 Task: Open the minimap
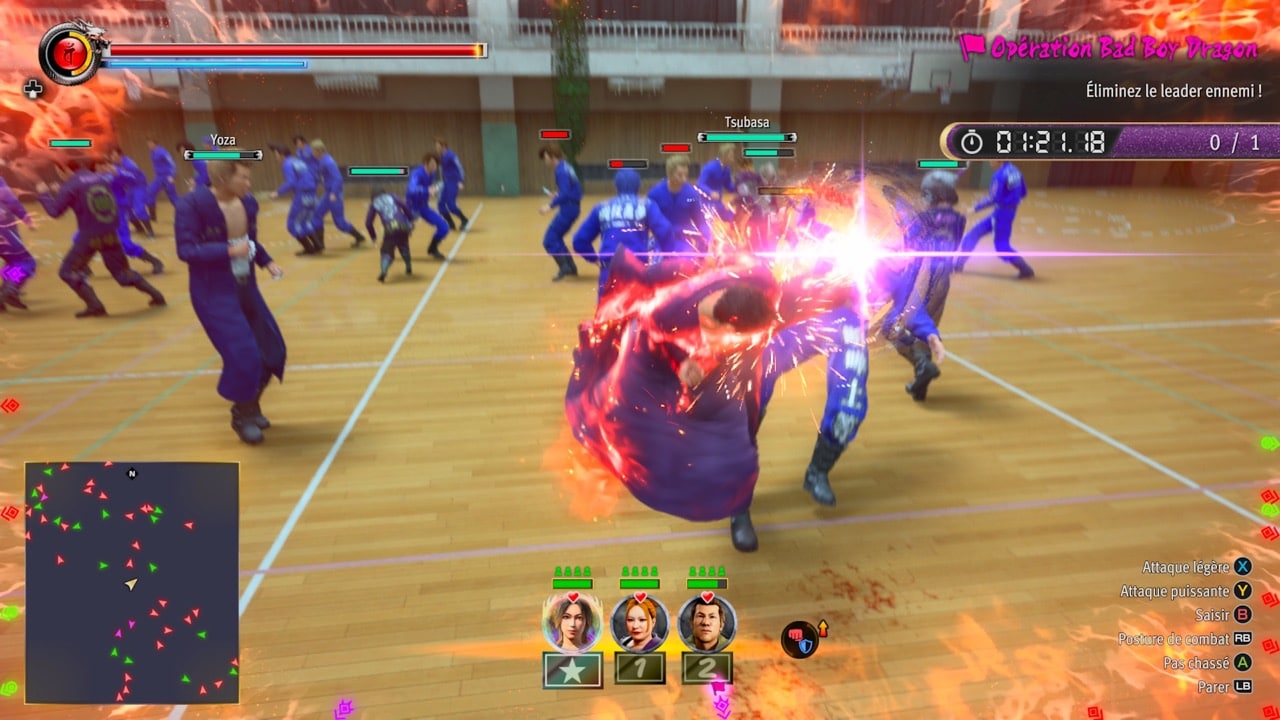point(132,582)
